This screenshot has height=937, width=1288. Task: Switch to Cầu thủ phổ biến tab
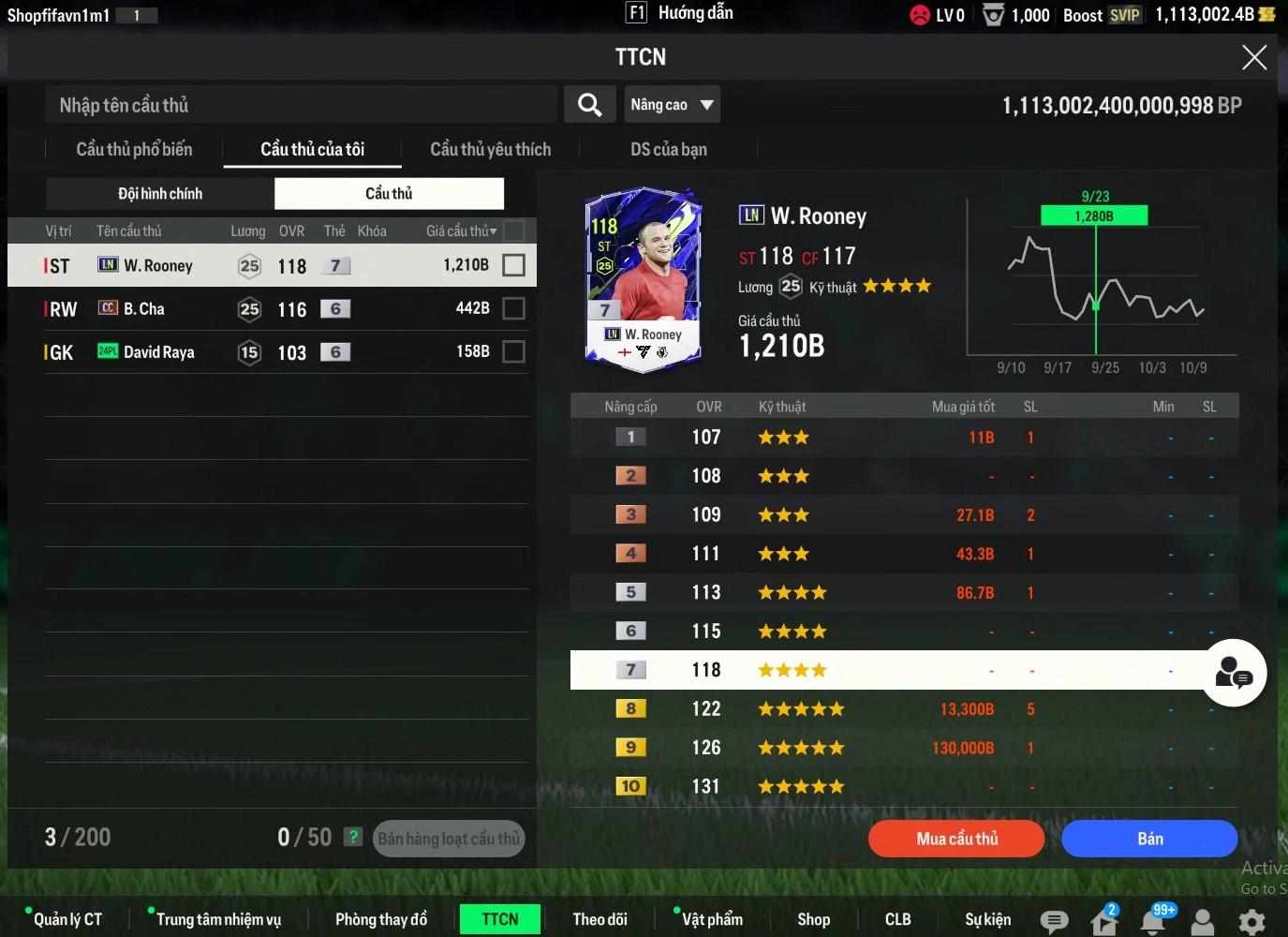tap(134, 150)
